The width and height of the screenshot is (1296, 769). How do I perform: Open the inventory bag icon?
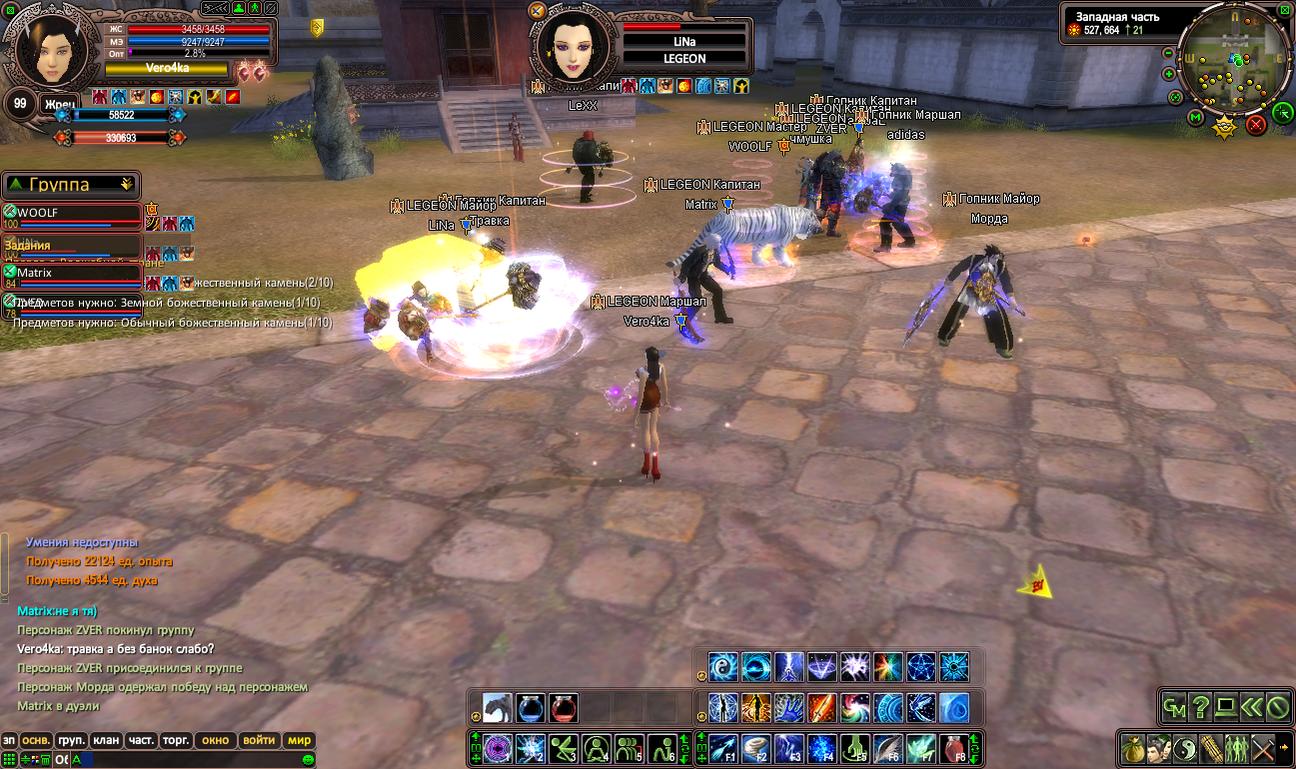(1133, 747)
